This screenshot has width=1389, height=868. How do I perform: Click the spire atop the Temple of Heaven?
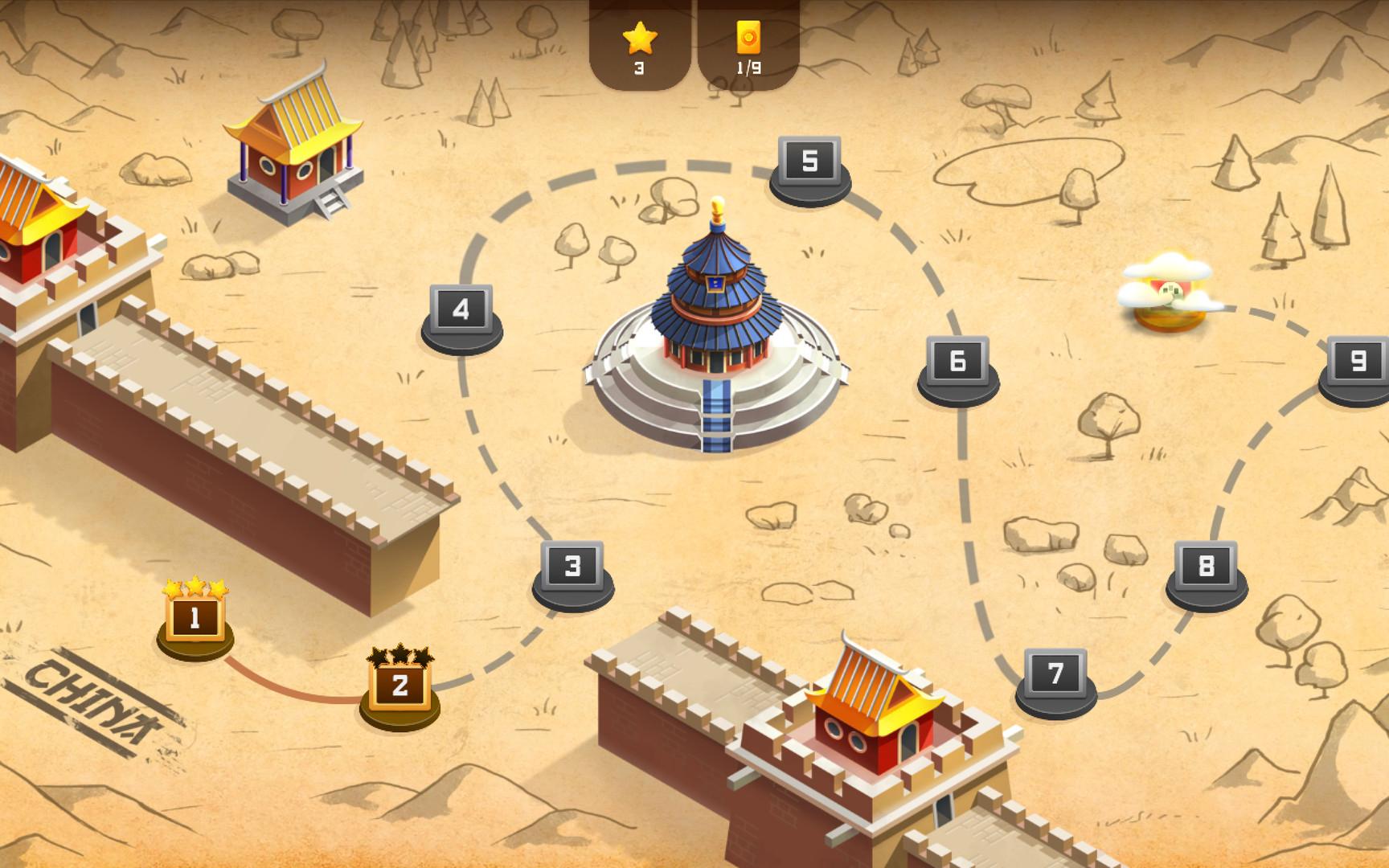718,209
